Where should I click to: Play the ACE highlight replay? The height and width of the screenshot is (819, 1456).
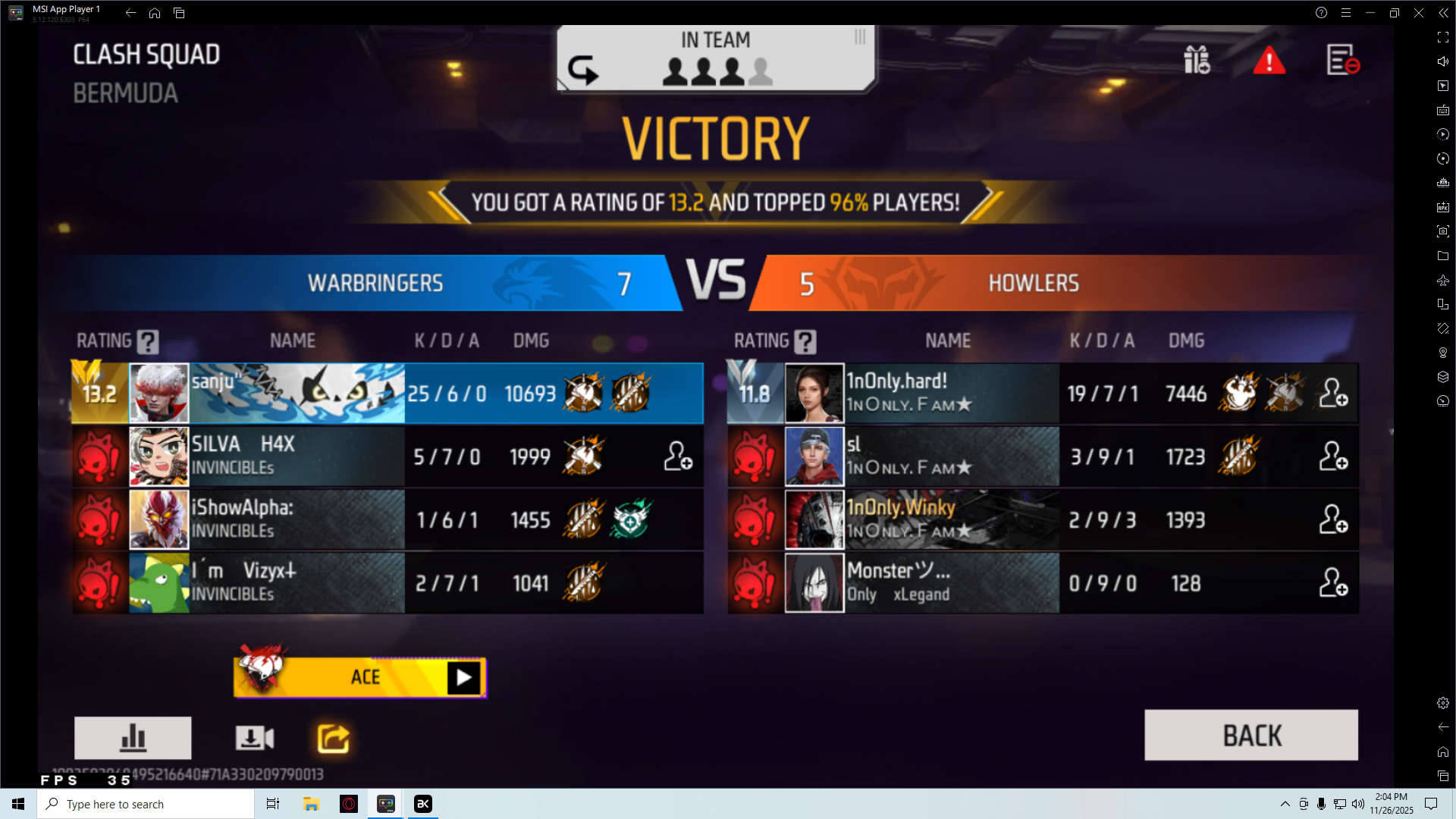(463, 677)
